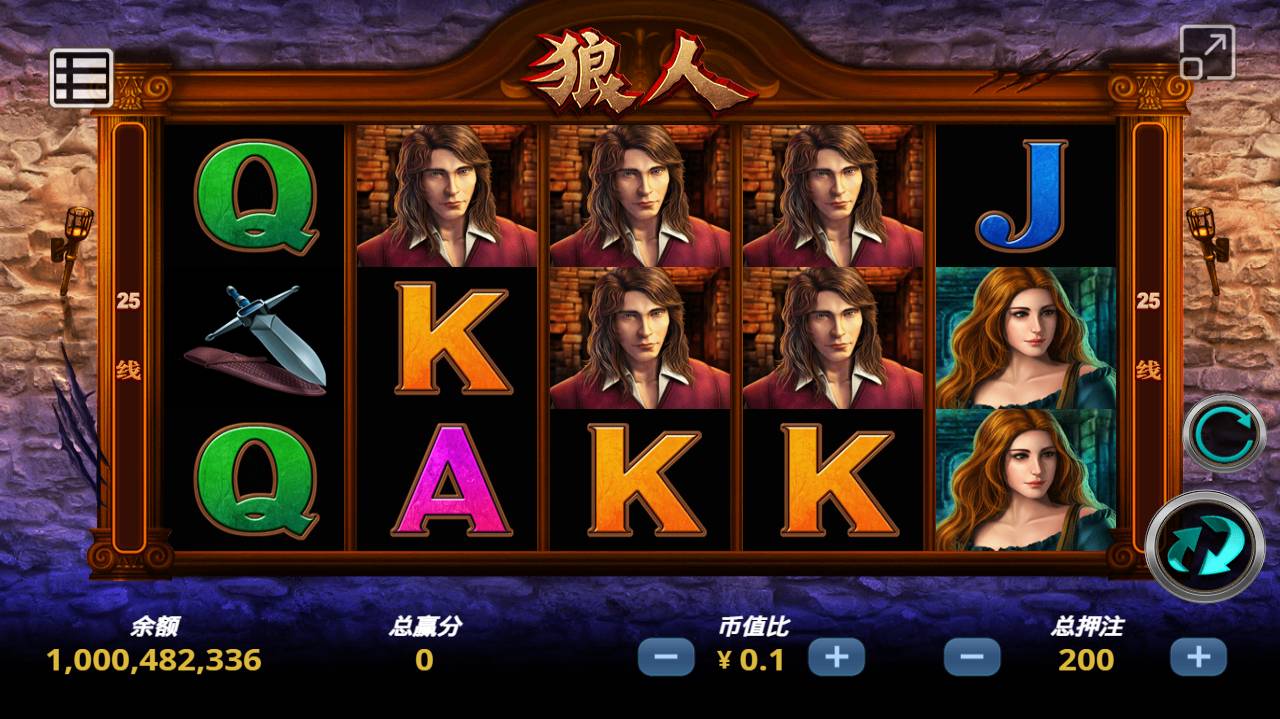Increase the coin value with plus

[x=836, y=657]
